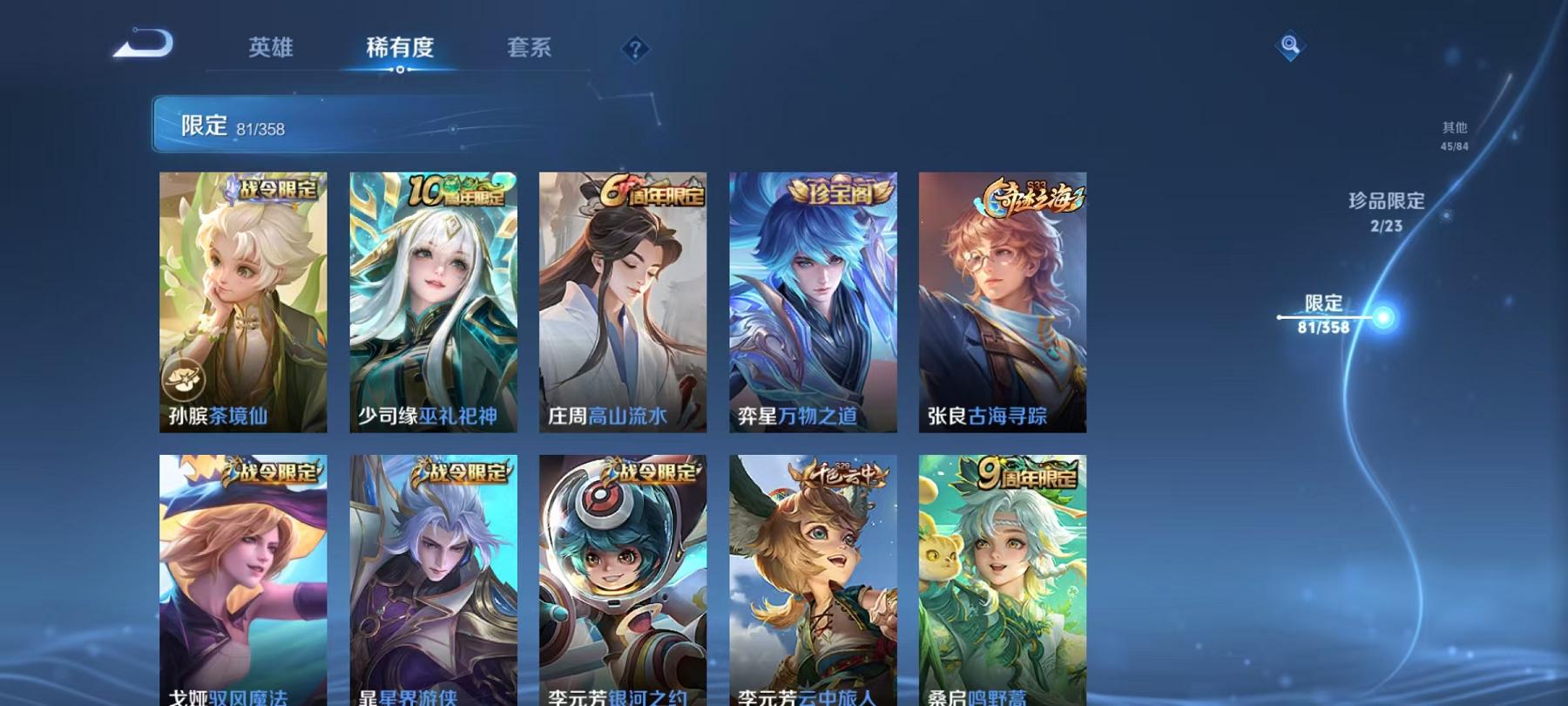This screenshot has height=706, width=1568.
Task: Click the tea leaf badge on 孙膑's card
Action: coord(181,377)
